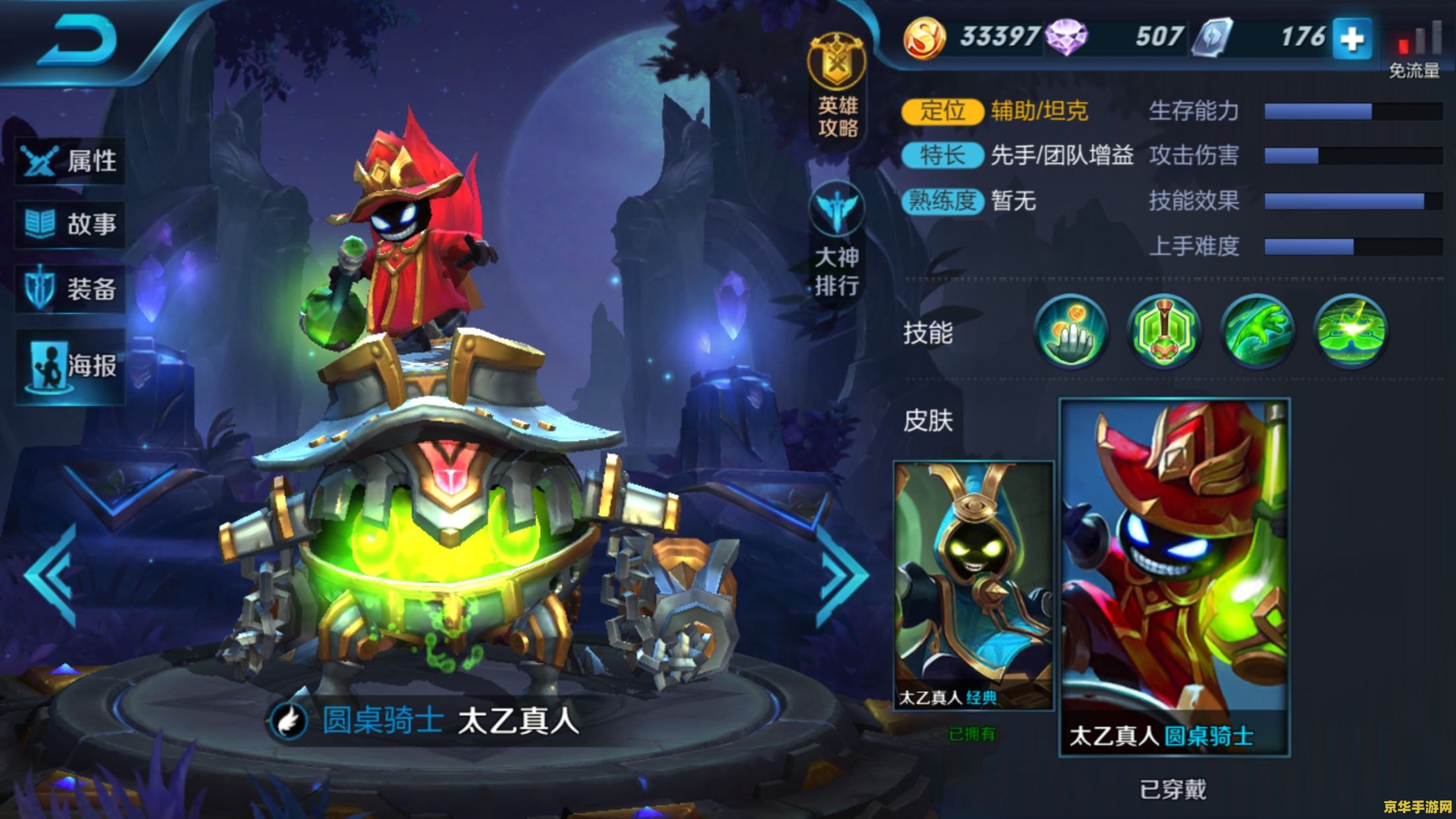Click the silver voucher currency icon
This screenshot has height=819, width=1456.
(x=1212, y=38)
